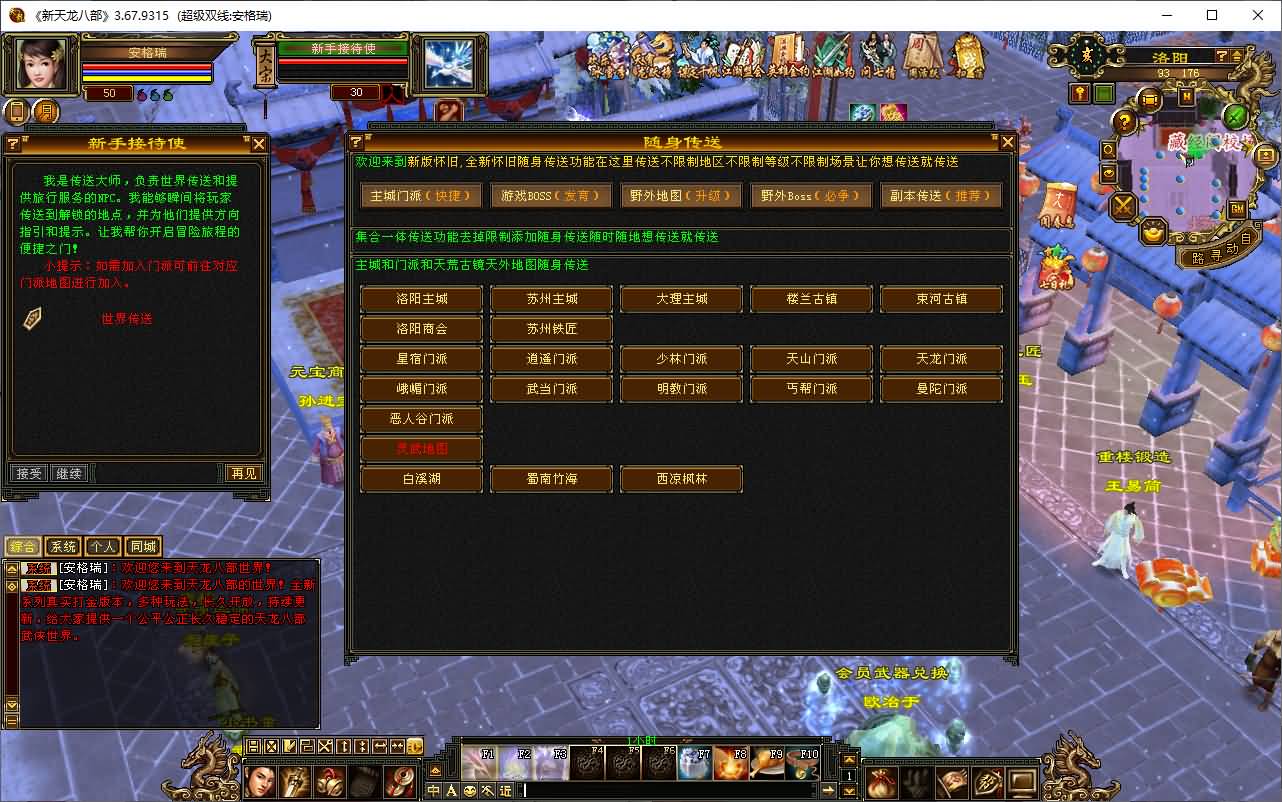Go to 恶人谷门派
Viewport: 1282px width, 802px height.
coord(421,419)
